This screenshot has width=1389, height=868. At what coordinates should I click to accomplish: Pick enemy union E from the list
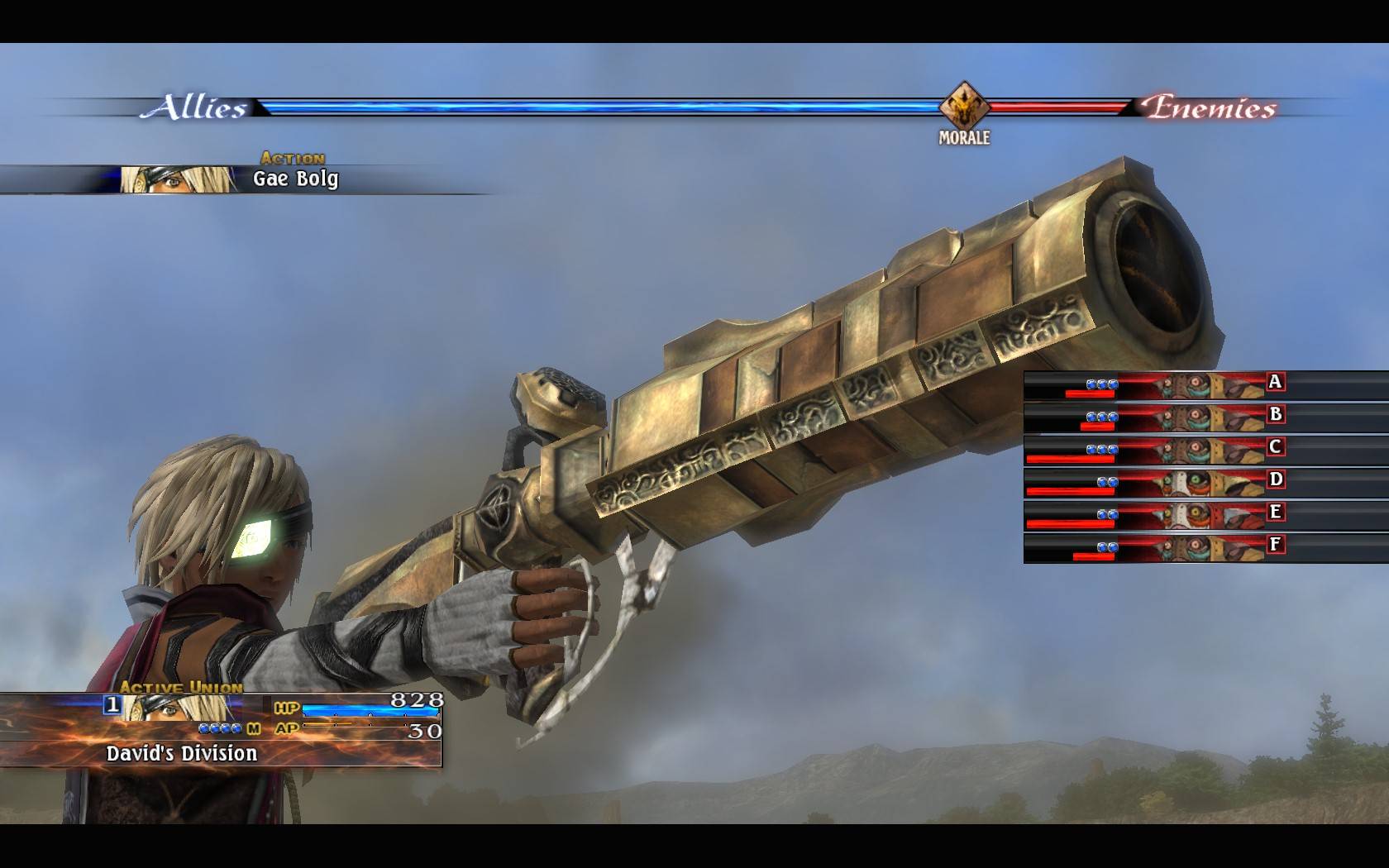[x=1204, y=514]
